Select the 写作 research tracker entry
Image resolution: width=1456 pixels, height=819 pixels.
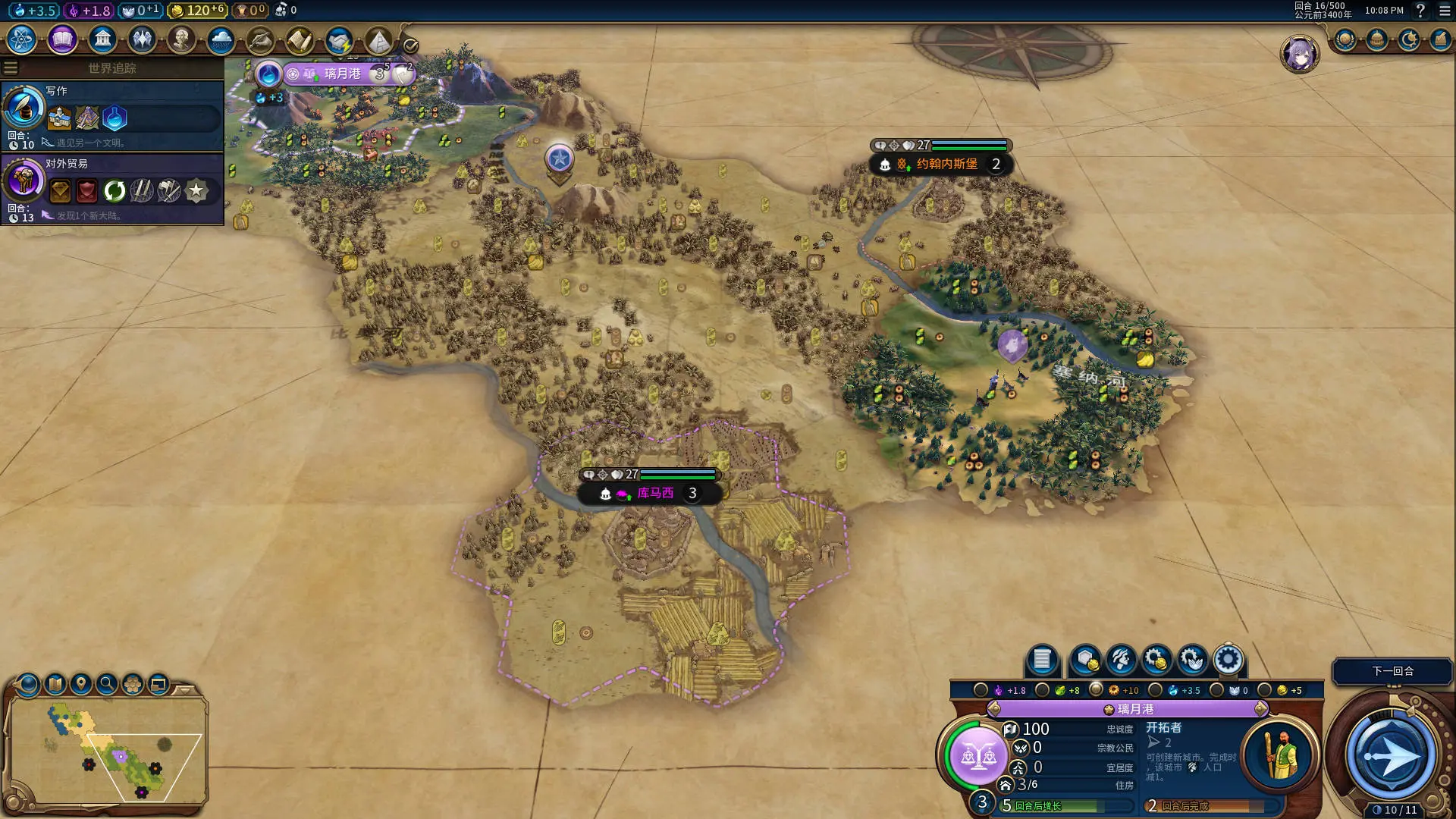pyautogui.click(x=112, y=115)
